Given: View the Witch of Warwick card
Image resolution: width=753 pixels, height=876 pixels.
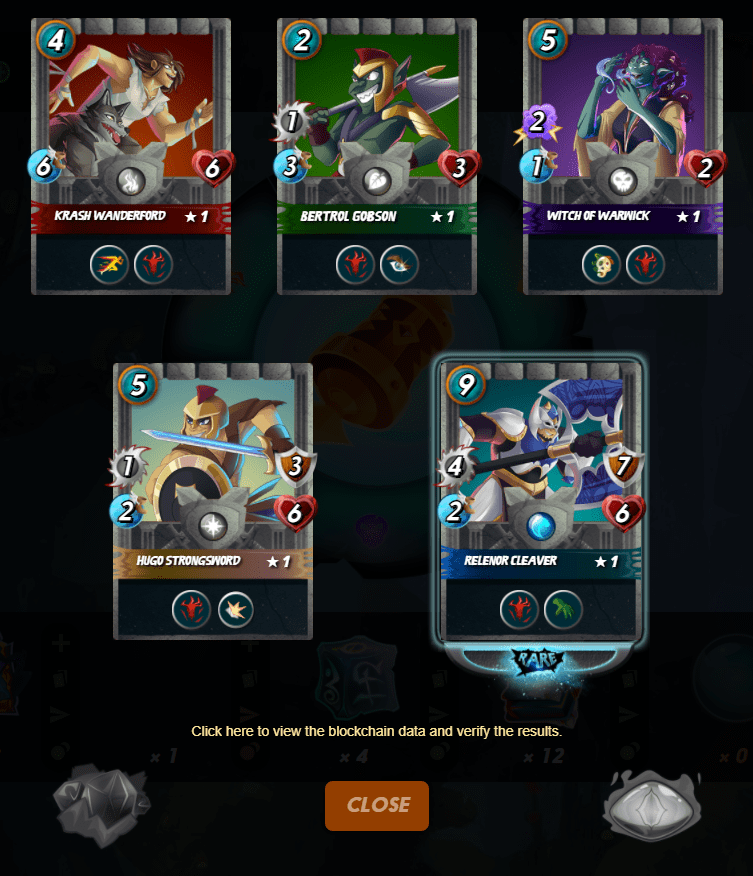Looking at the screenshot, I should [x=622, y=155].
